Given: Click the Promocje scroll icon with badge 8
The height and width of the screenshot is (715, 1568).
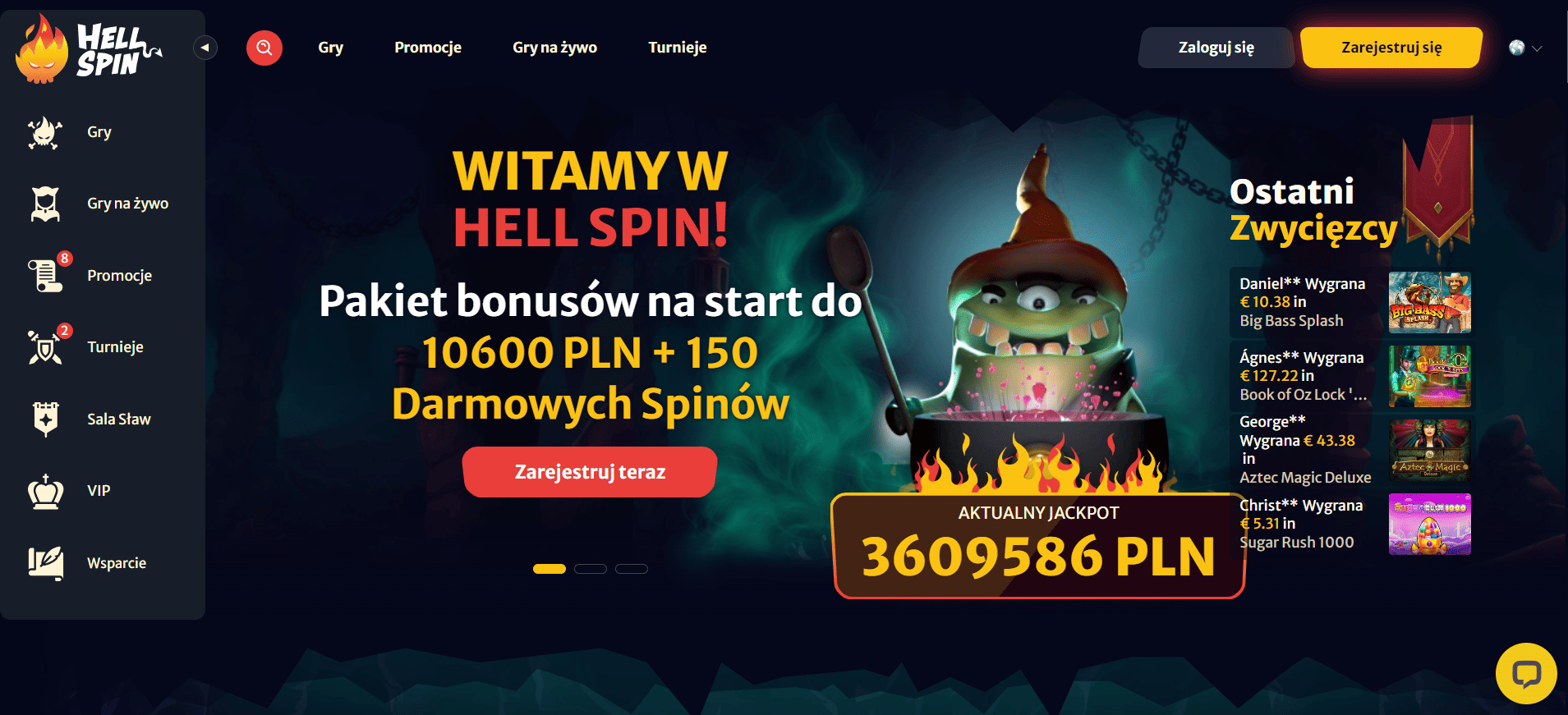Looking at the screenshot, I should 45,276.
